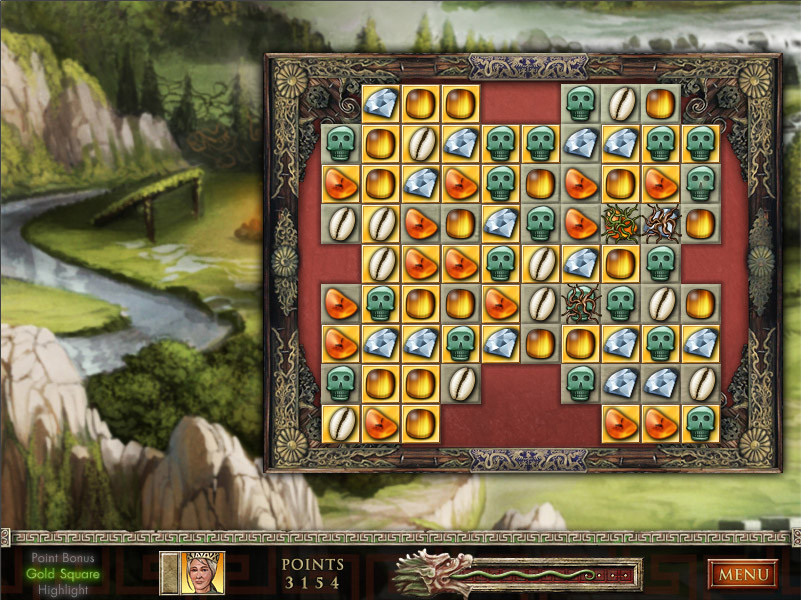801x600 pixels.
Task: Pick the diamond tile wrapped in brown roots
Action: coord(660,223)
